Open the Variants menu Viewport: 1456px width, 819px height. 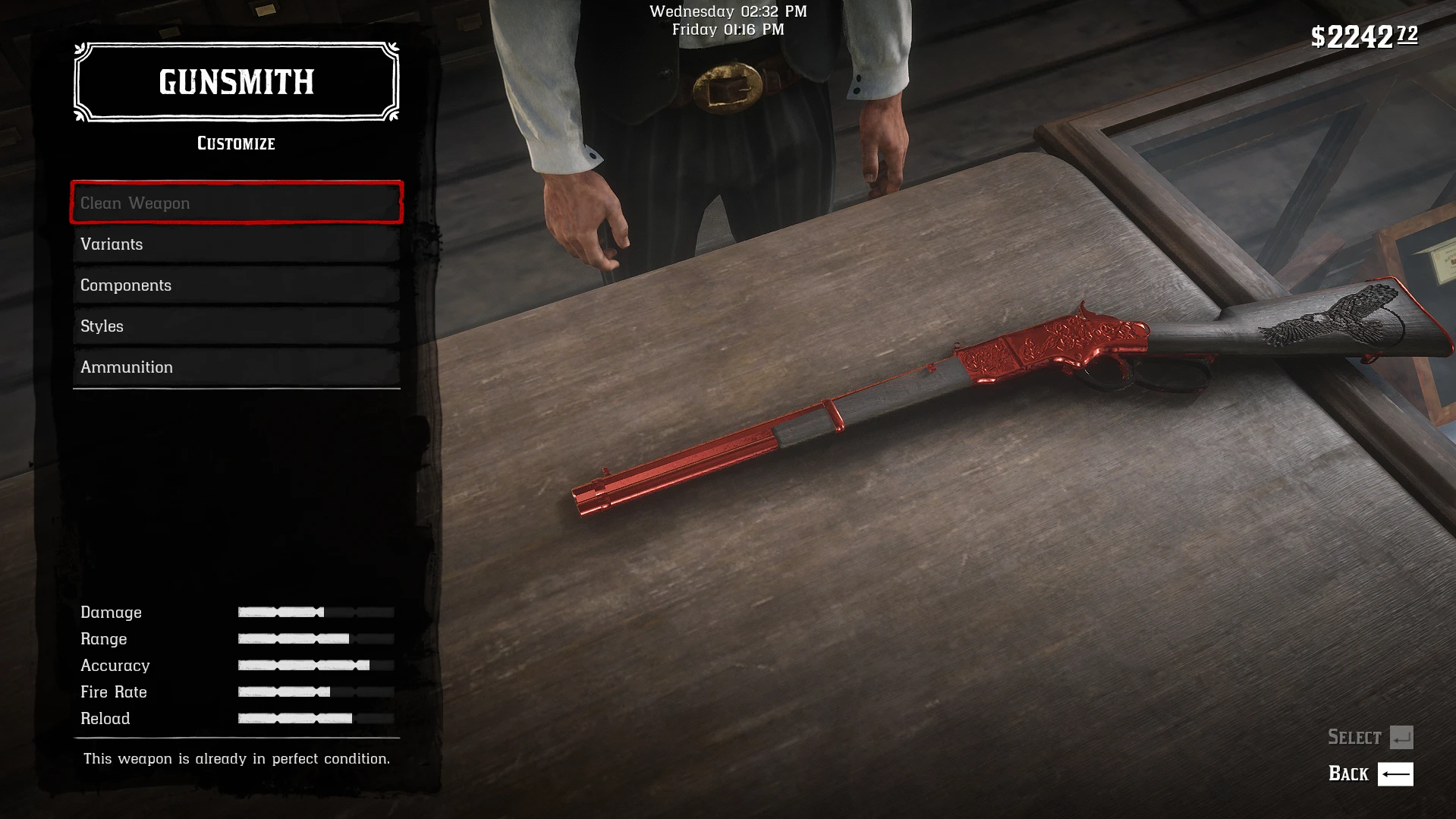click(x=235, y=244)
